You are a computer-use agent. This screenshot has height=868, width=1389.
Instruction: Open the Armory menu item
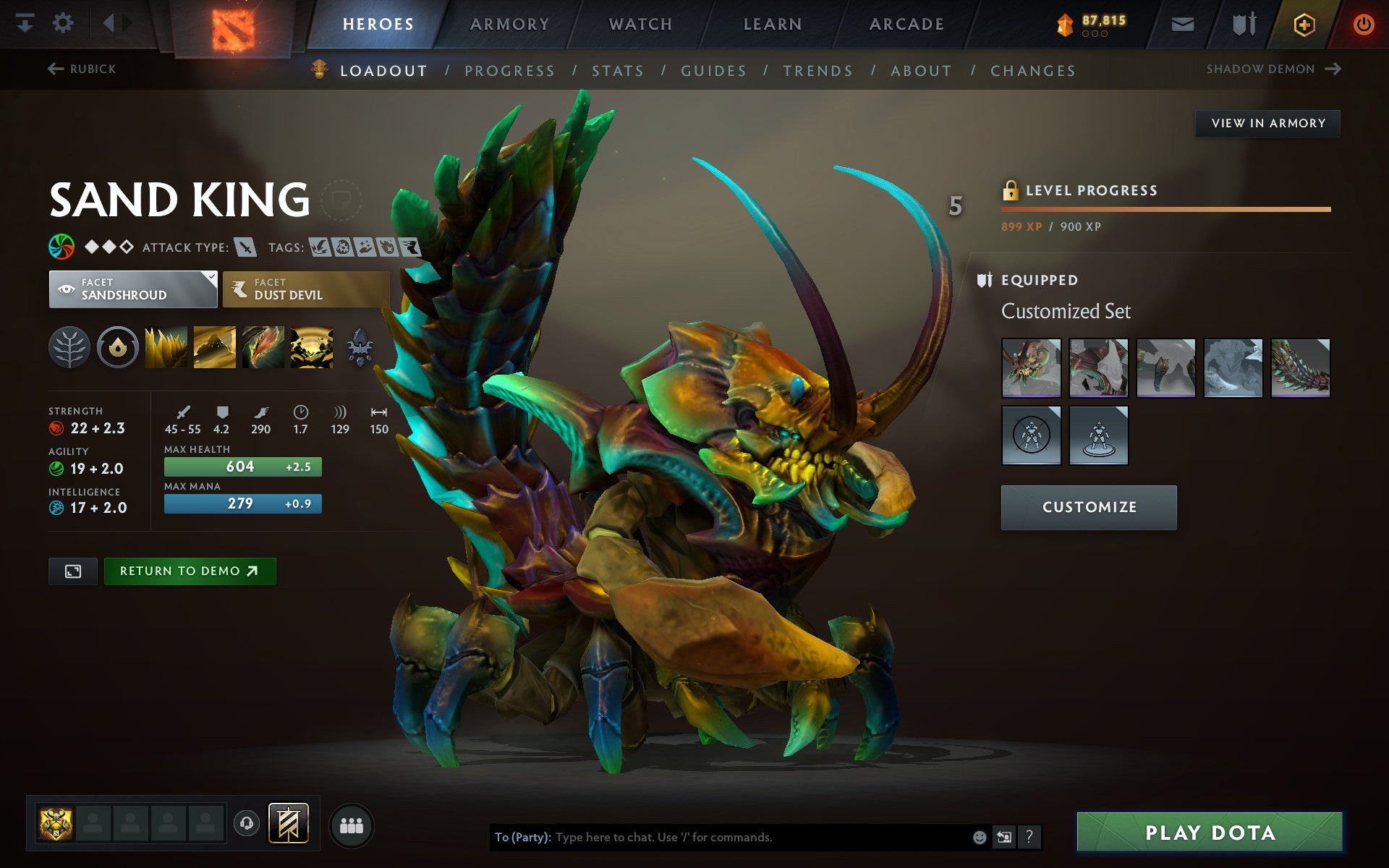click(x=509, y=22)
